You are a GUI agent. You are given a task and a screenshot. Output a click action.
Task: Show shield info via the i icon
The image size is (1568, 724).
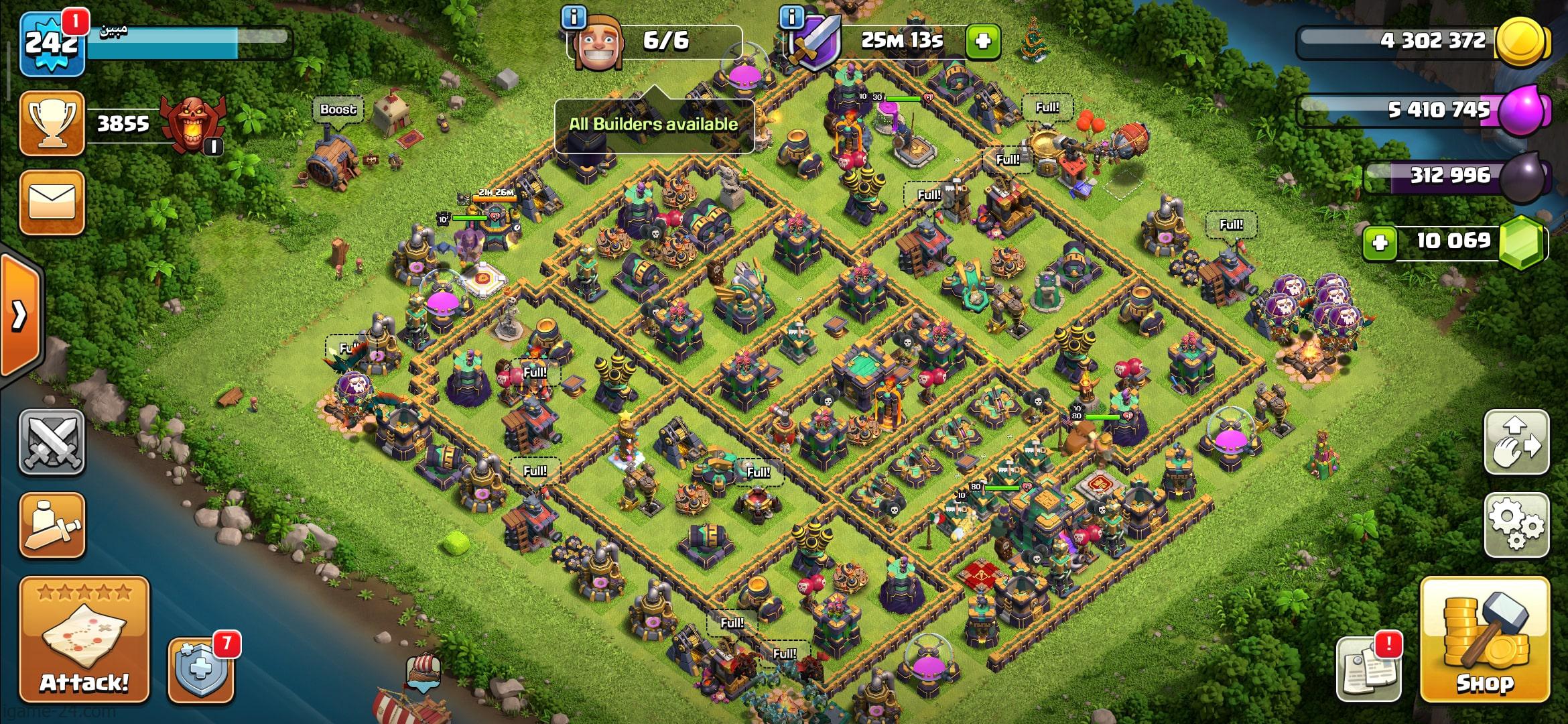click(792, 17)
